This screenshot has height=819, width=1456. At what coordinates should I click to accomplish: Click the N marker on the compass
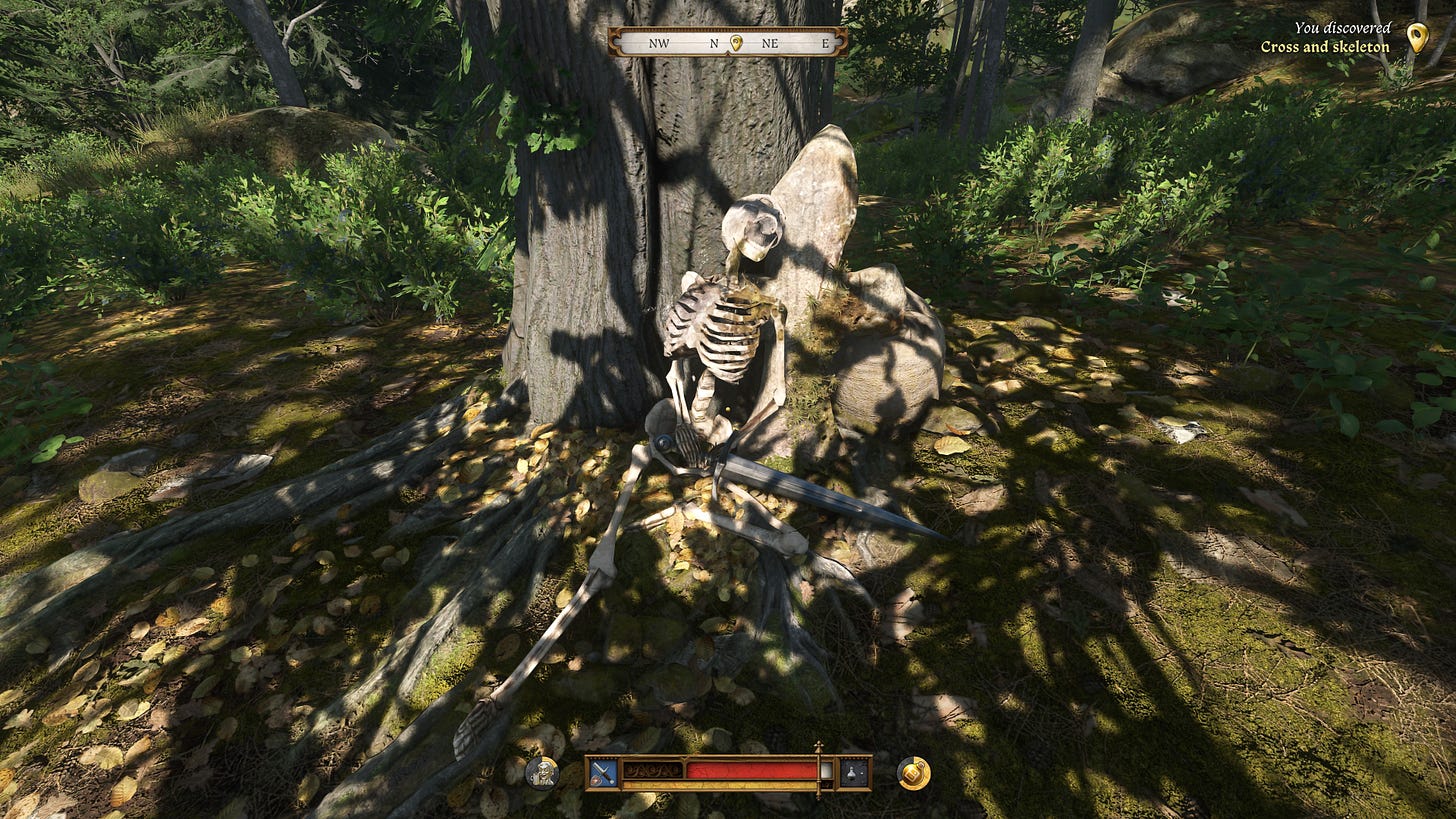point(712,44)
